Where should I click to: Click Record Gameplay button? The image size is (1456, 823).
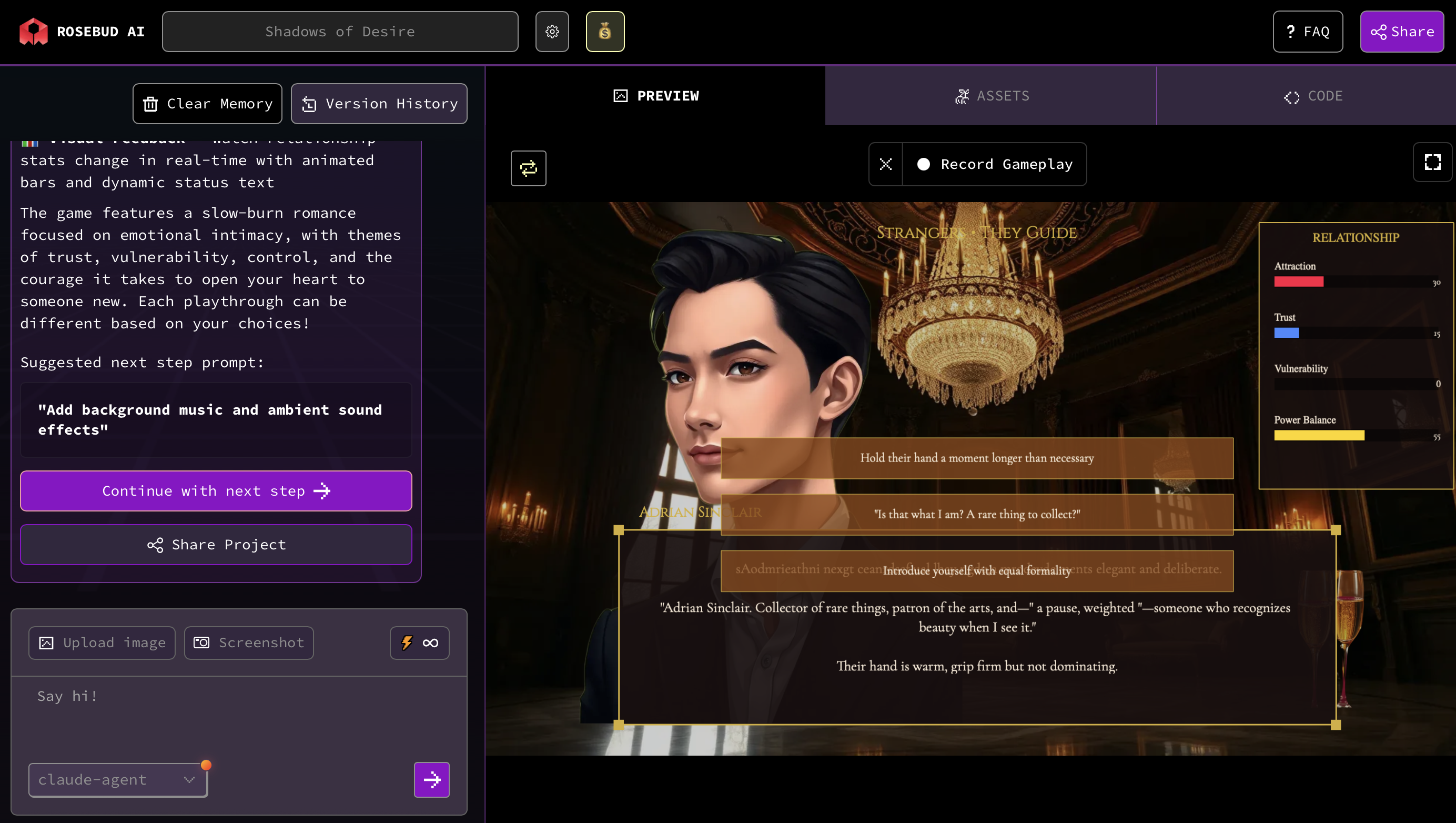995,165
